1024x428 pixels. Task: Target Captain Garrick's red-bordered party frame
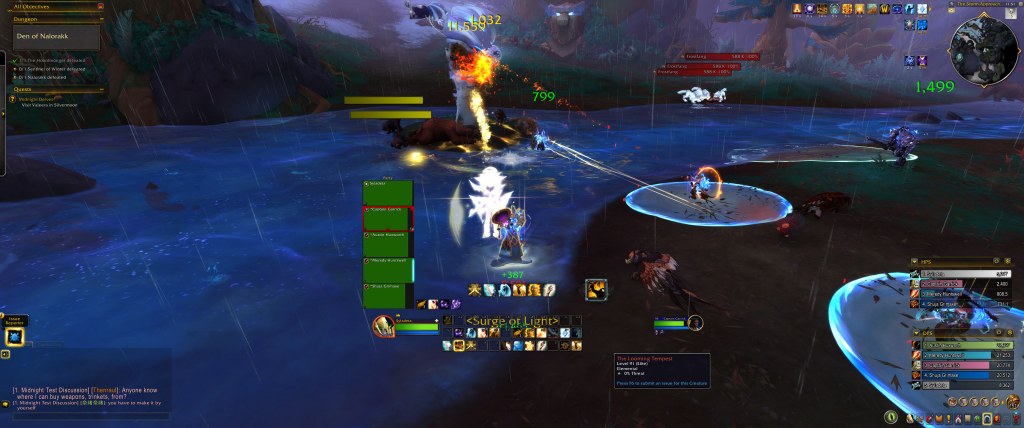(x=387, y=219)
